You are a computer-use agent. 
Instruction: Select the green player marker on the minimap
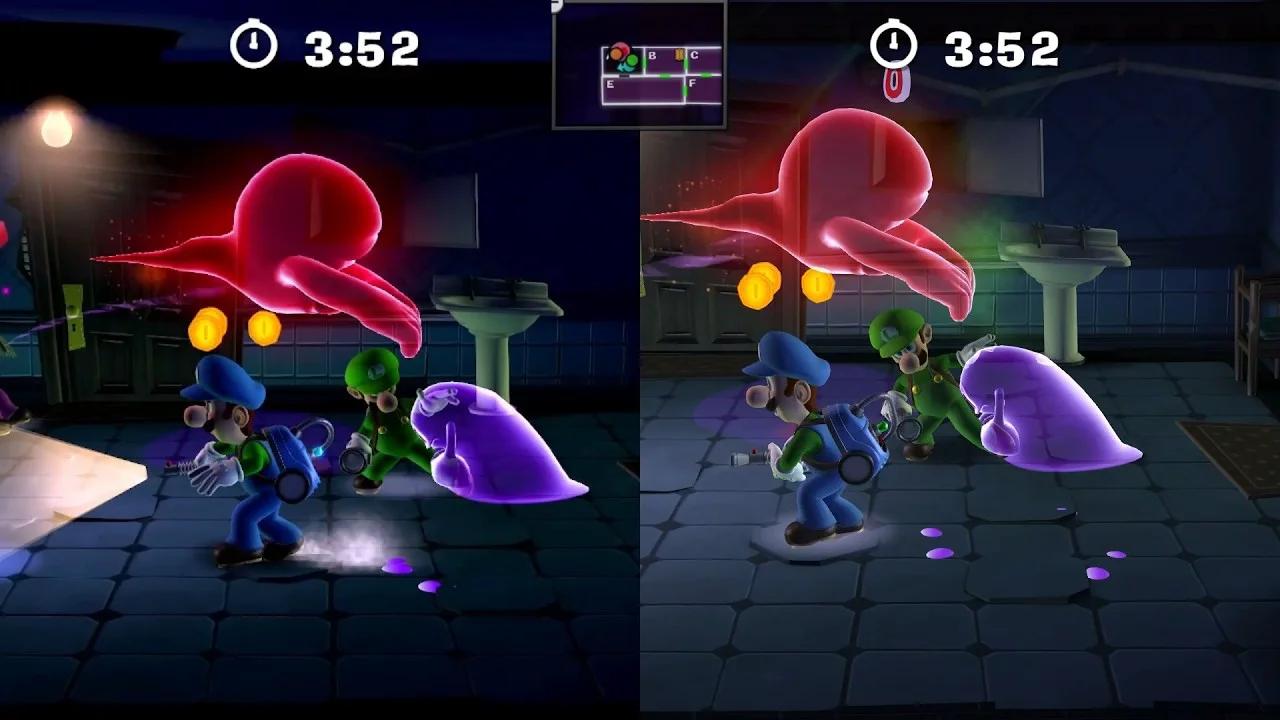[632, 60]
